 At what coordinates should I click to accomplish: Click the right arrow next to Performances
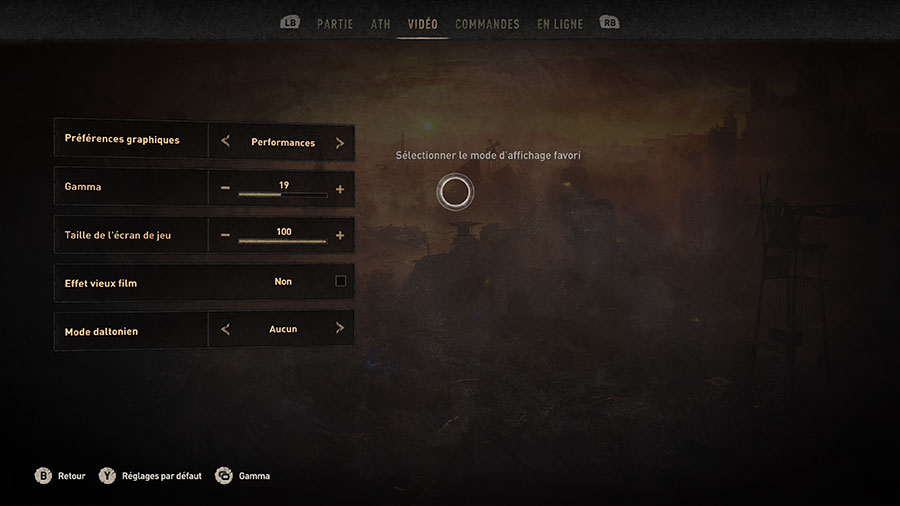tap(340, 142)
